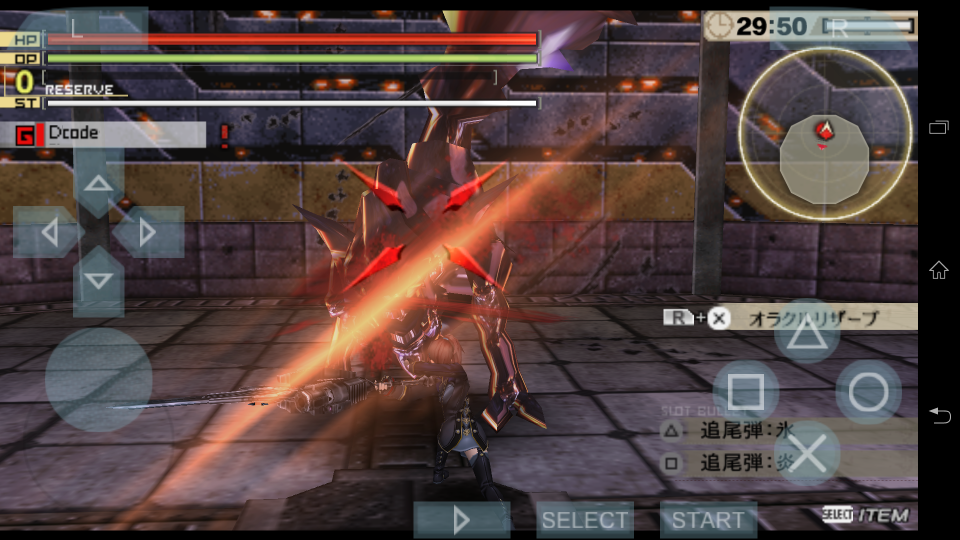Open Android recent apps
960x540 pixels.
coord(939,127)
